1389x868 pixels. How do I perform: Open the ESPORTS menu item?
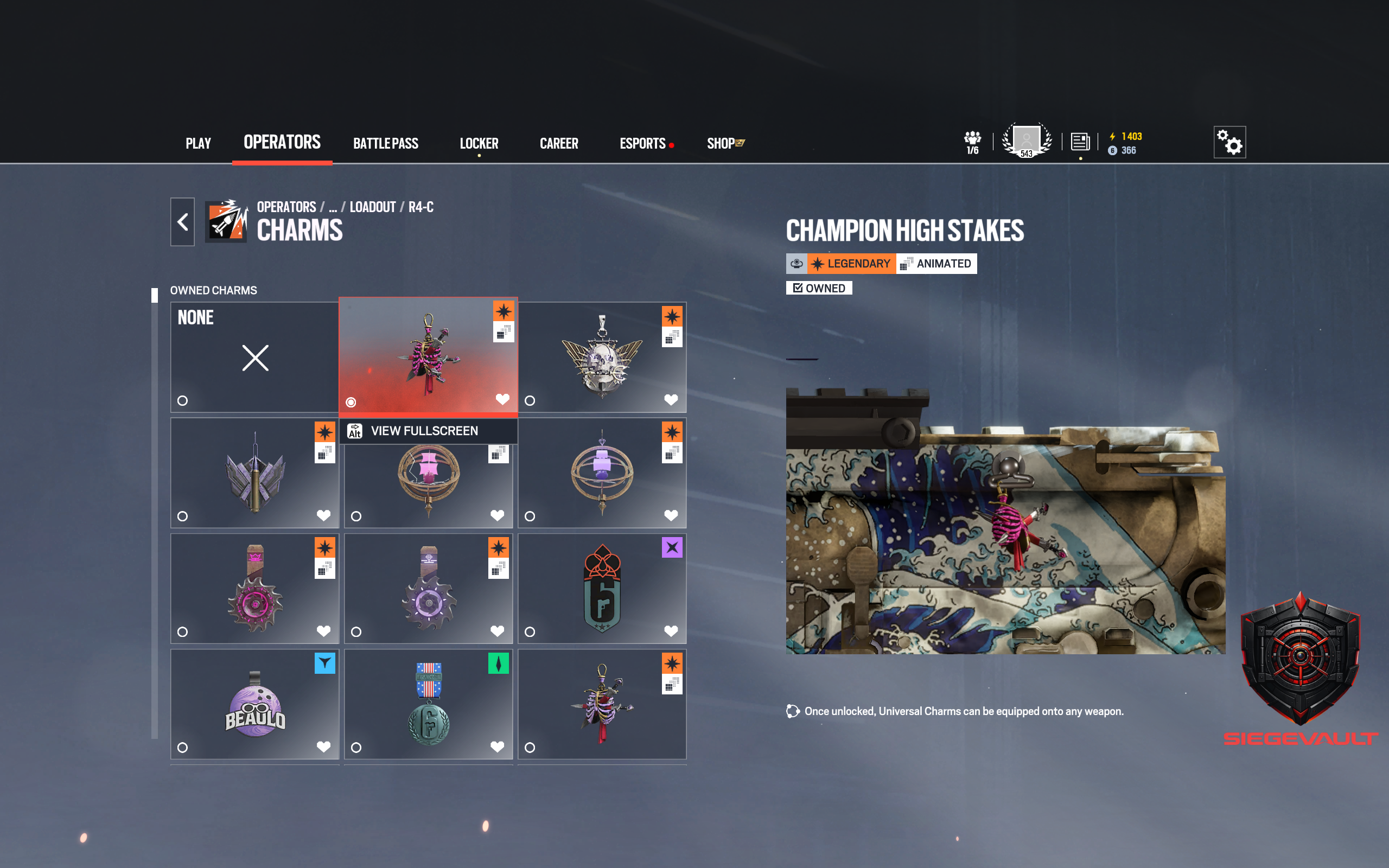pyautogui.click(x=642, y=143)
